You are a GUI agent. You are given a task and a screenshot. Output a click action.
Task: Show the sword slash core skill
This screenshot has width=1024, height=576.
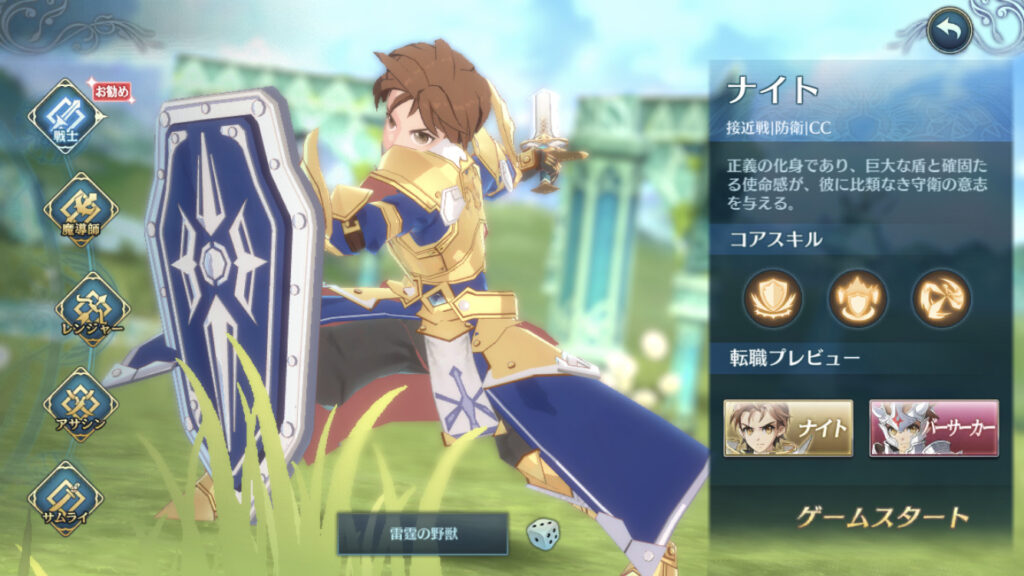941,297
